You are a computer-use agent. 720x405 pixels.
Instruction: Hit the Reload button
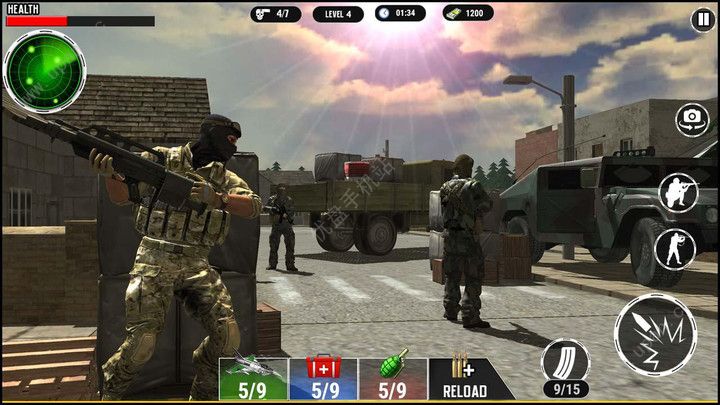coord(465,379)
